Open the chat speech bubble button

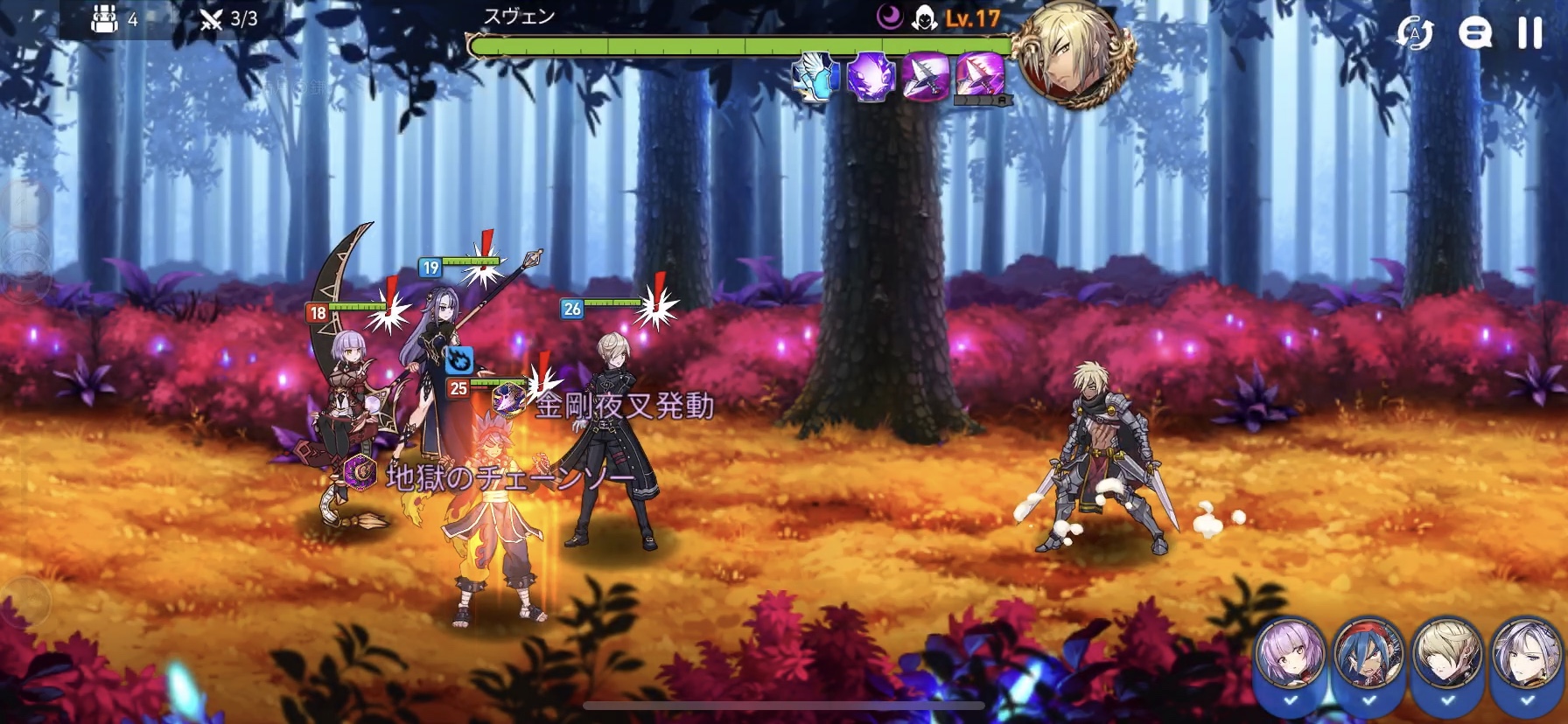pos(1474,33)
